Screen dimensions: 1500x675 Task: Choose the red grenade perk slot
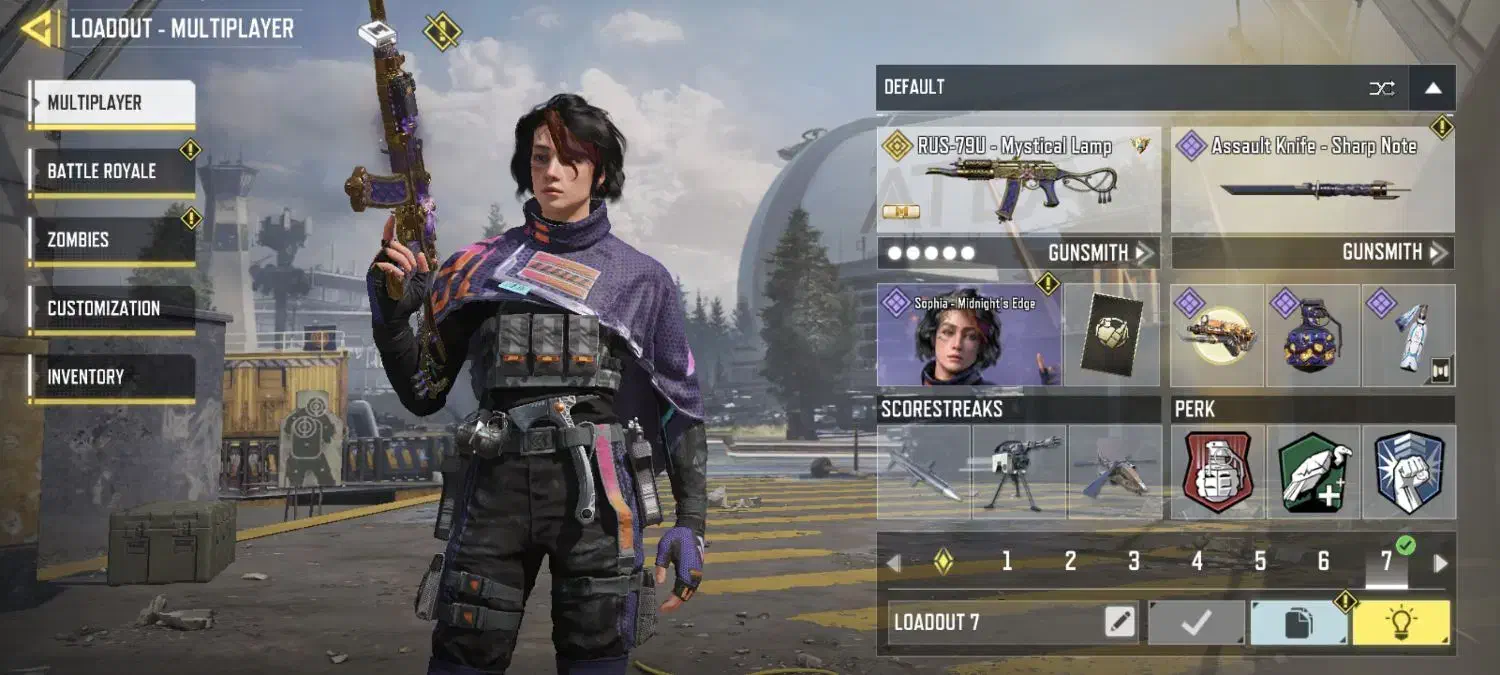(1218, 472)
